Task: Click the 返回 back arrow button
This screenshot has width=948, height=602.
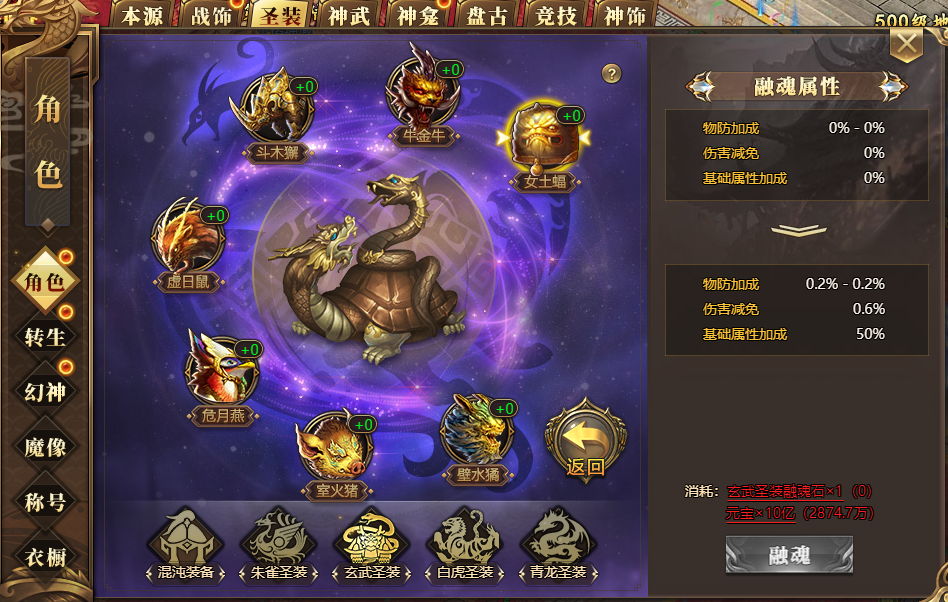Action: [x=586, y=438]
